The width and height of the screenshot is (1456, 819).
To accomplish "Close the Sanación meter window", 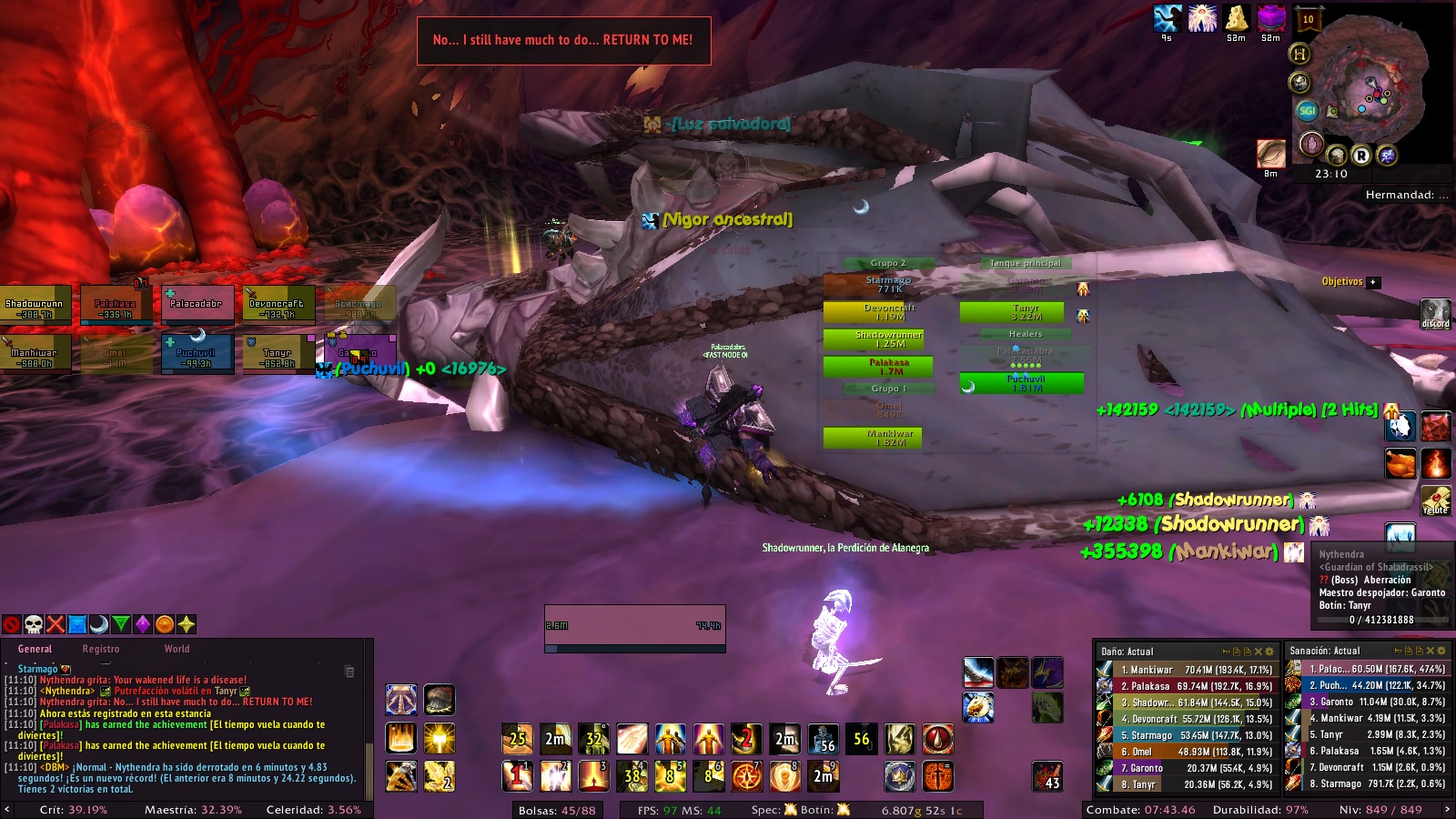I will pos(1431,651).
